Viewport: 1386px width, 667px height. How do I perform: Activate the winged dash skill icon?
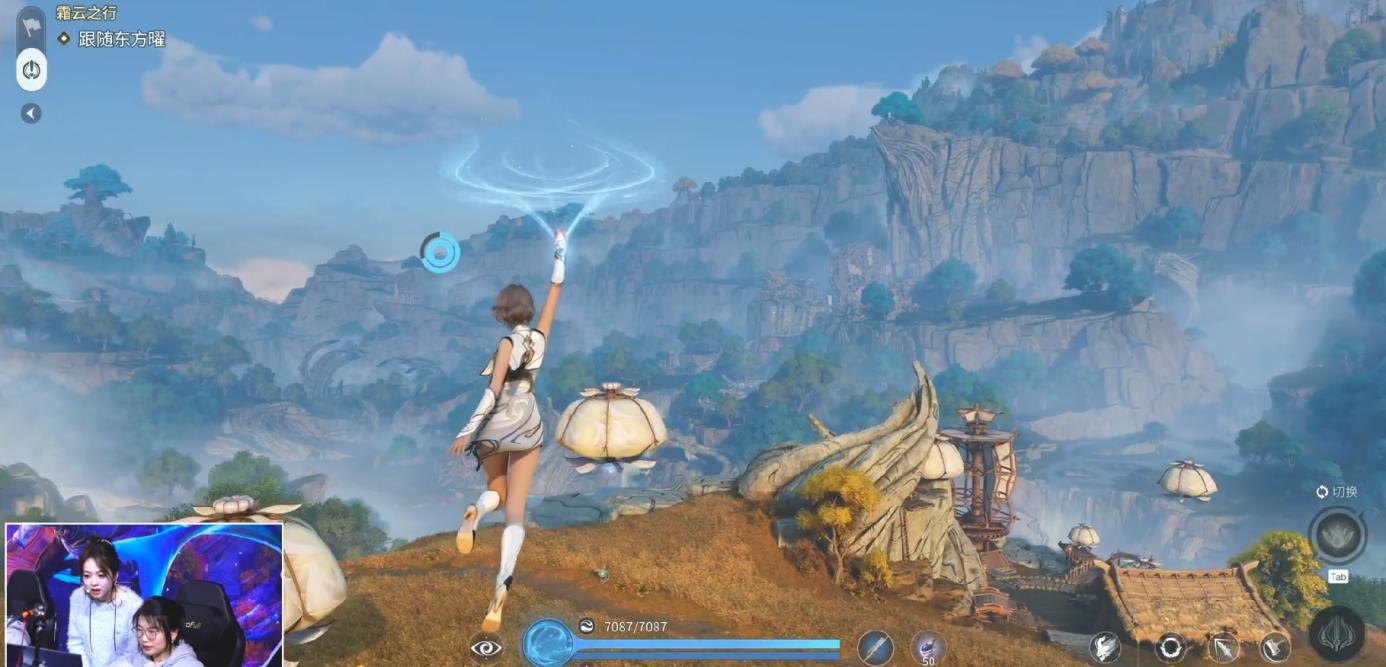(x=1105, y=647)
